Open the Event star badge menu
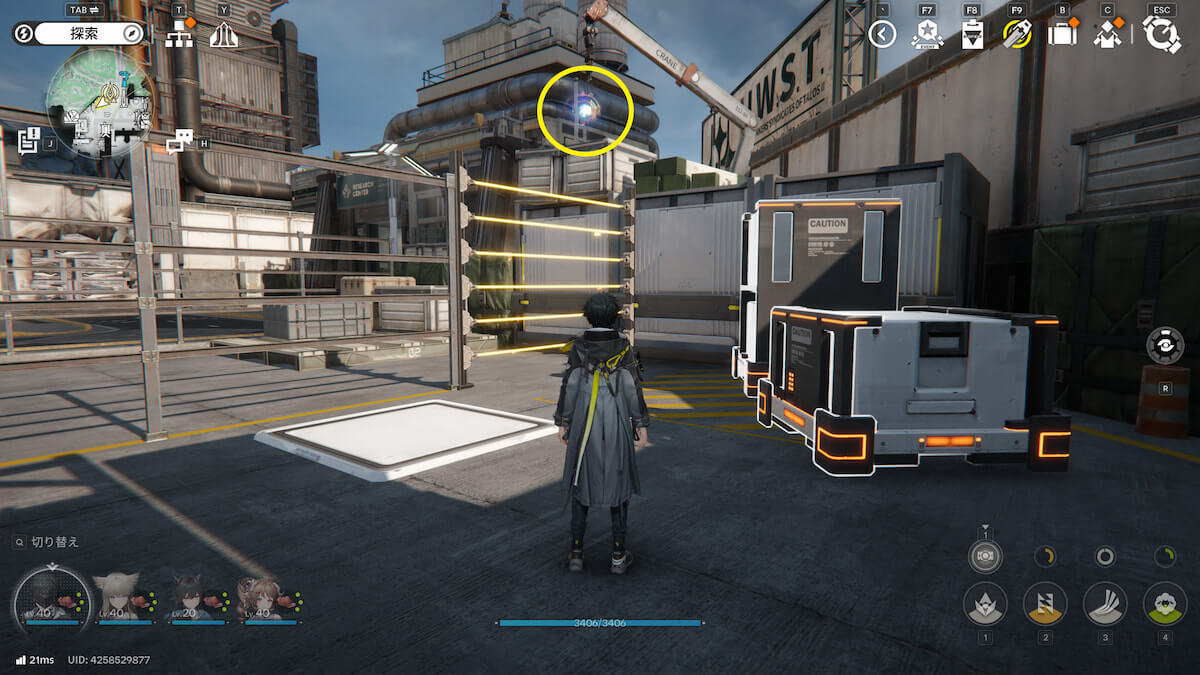This screenshot has height=675, width=1200. 927,35
